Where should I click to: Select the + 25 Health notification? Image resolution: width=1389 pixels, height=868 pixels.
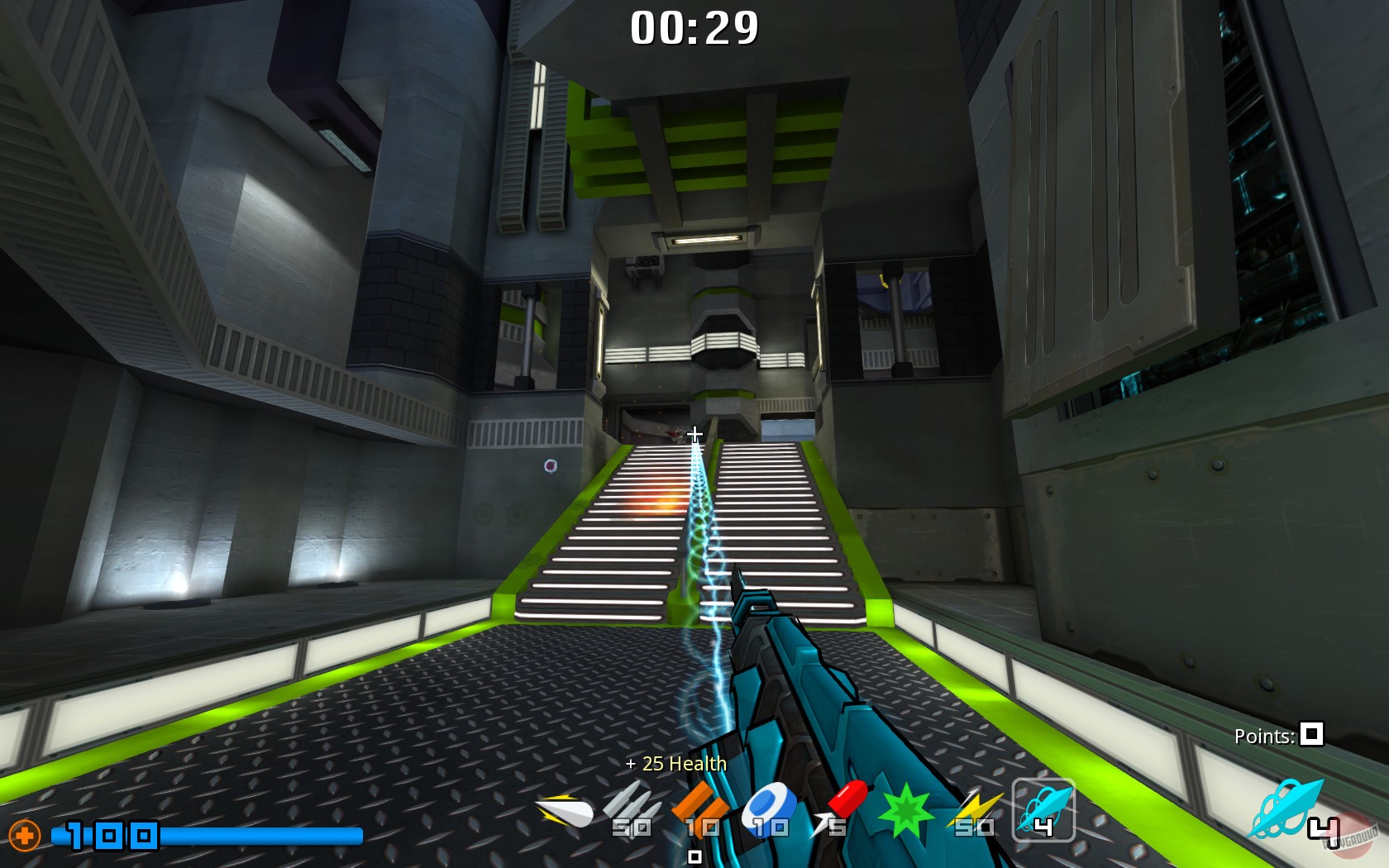click(676, 765)
